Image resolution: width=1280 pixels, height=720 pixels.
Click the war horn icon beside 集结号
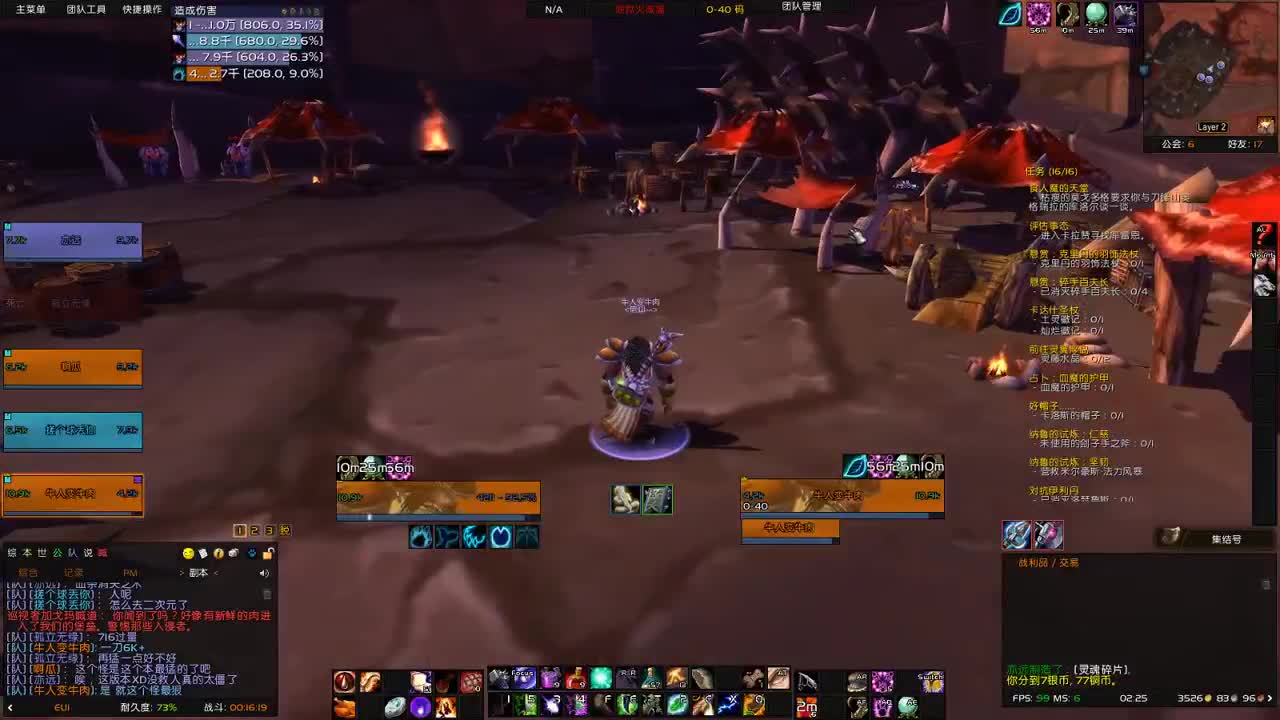1172,538
